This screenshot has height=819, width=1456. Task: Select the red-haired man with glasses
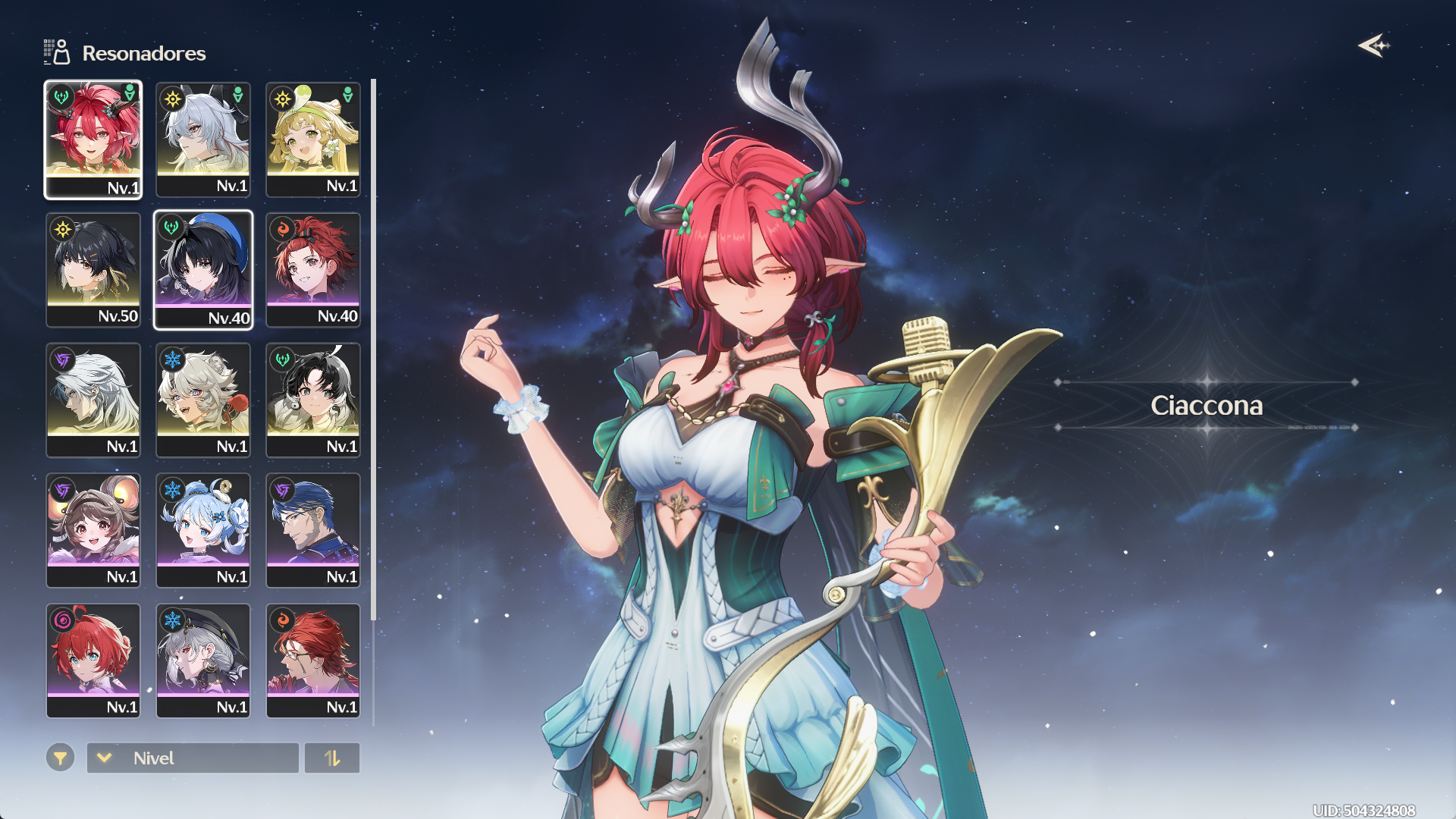pos(313,661)
